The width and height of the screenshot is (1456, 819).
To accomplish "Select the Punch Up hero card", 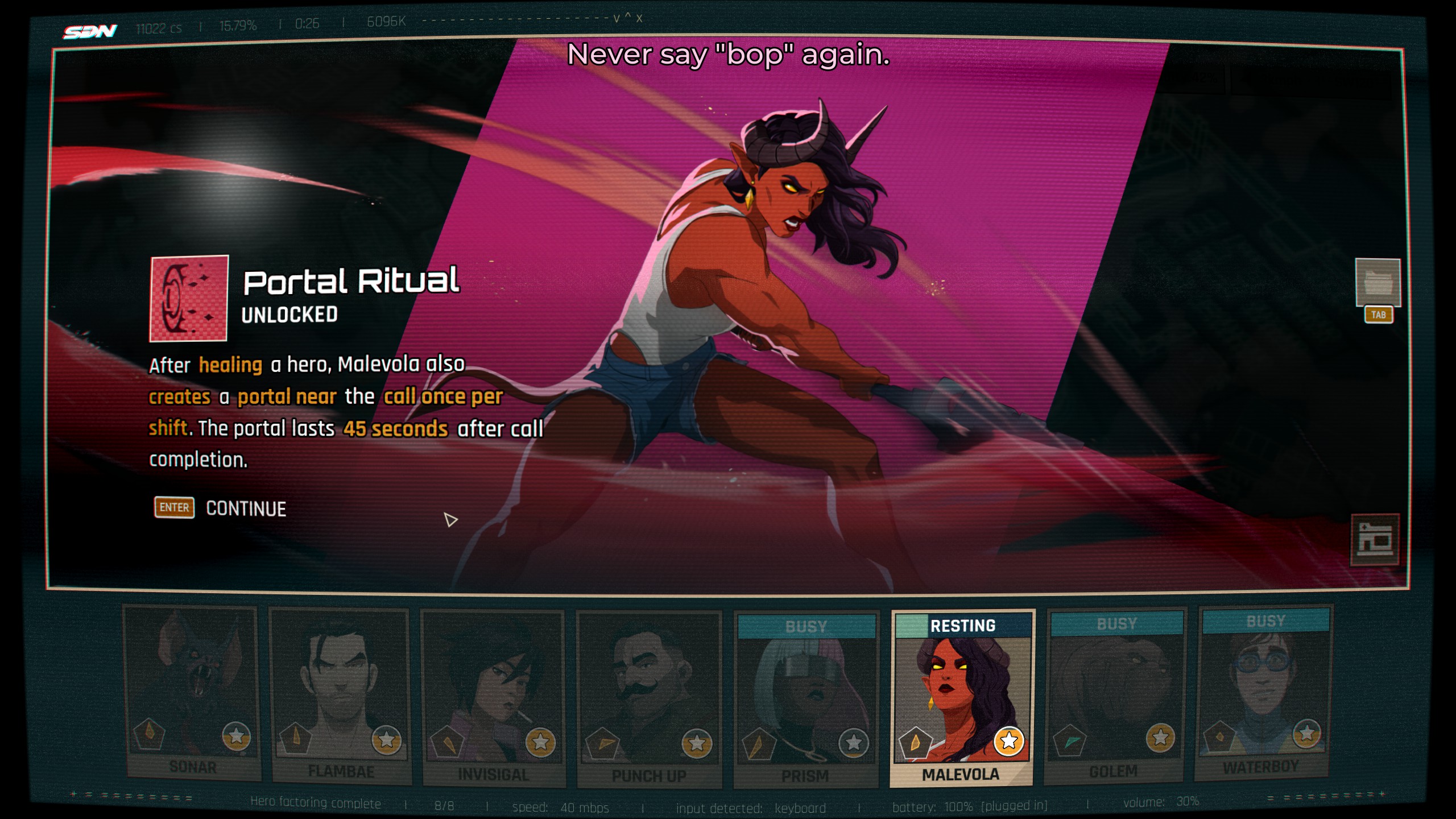I will (649, 698).
